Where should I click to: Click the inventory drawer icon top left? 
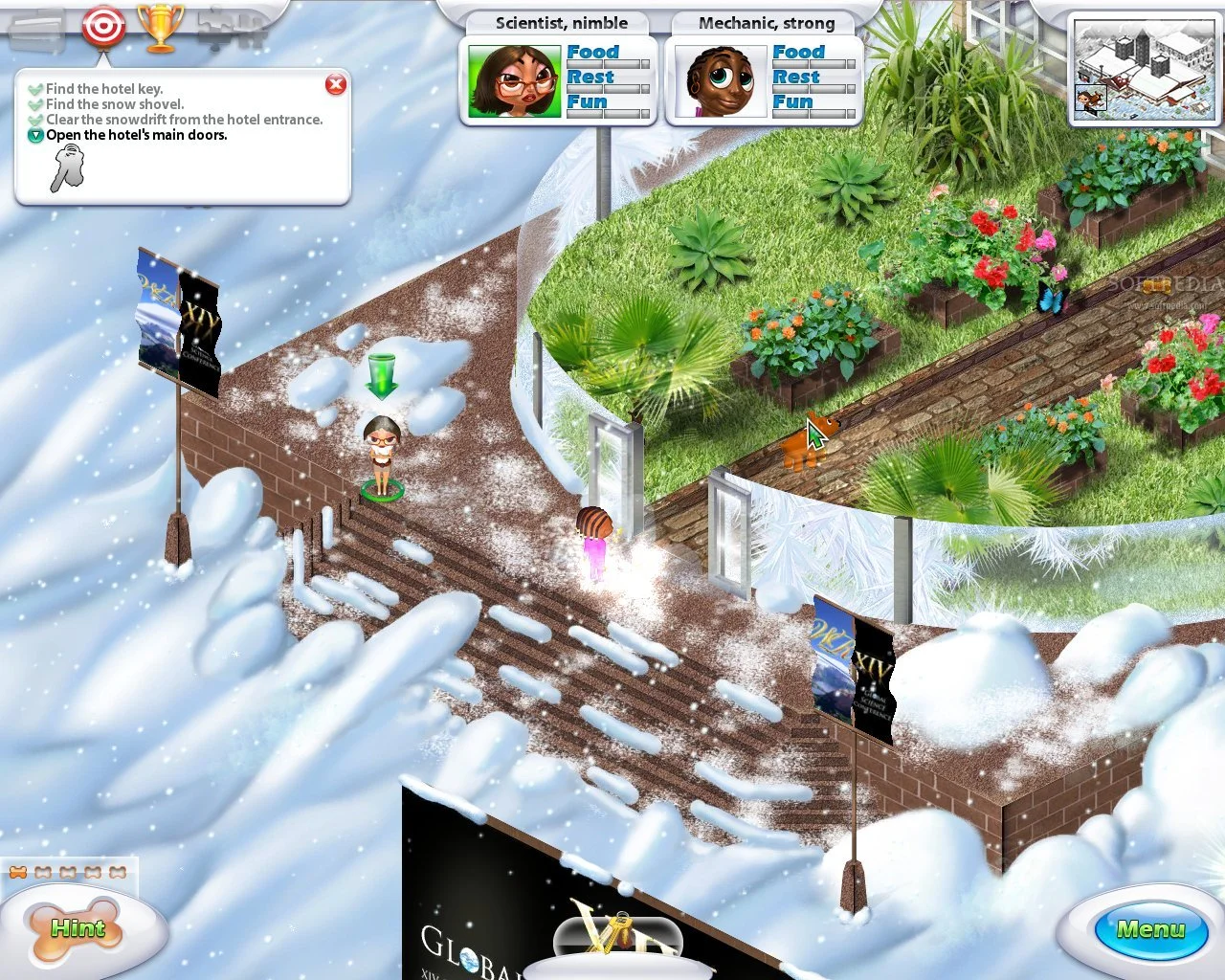point(38,28)
